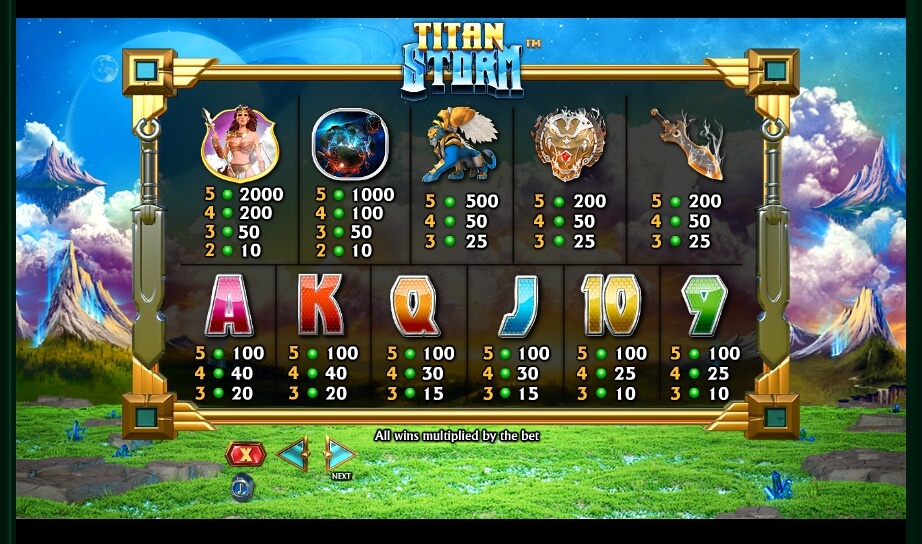This screenshot has height=544, width=922.
Task: Toggle the music note sound button
Action: (x=242, y=487)
